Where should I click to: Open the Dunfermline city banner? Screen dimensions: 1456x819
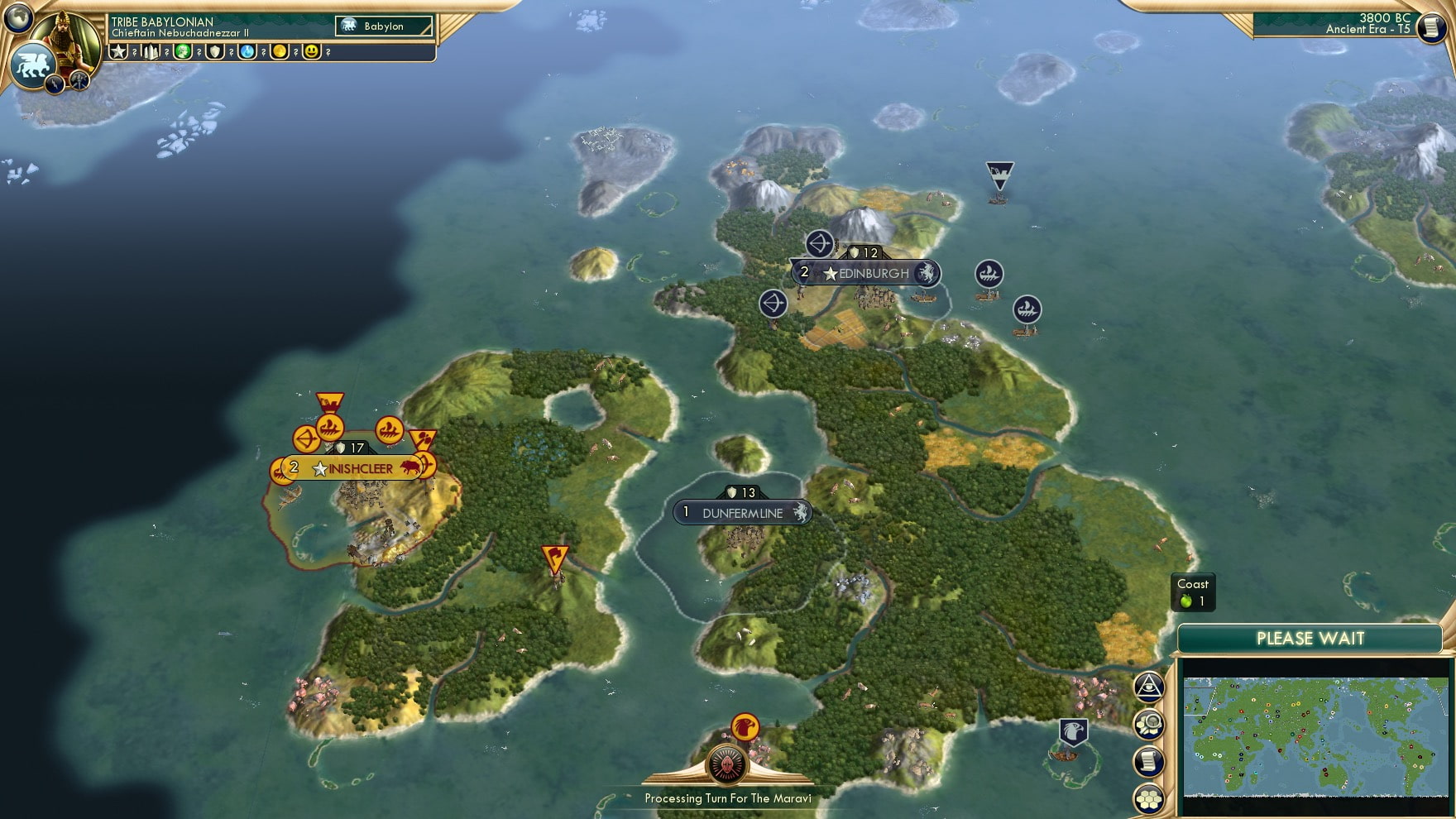pos(742,513)
